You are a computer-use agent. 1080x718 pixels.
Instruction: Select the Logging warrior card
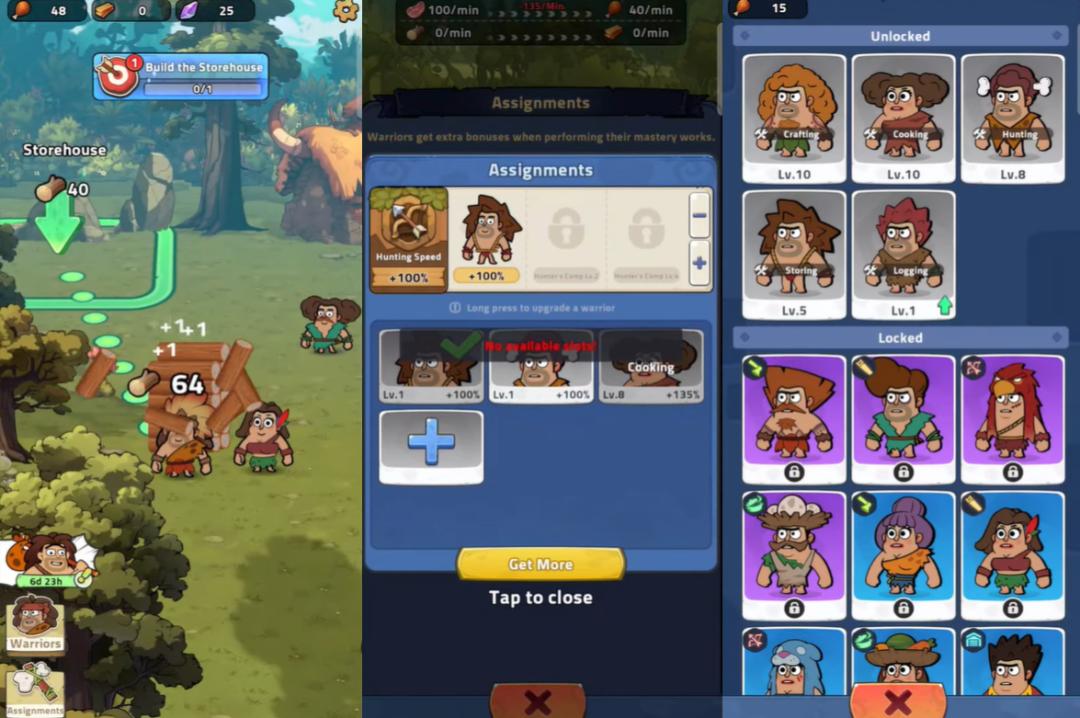click(903, 254)
